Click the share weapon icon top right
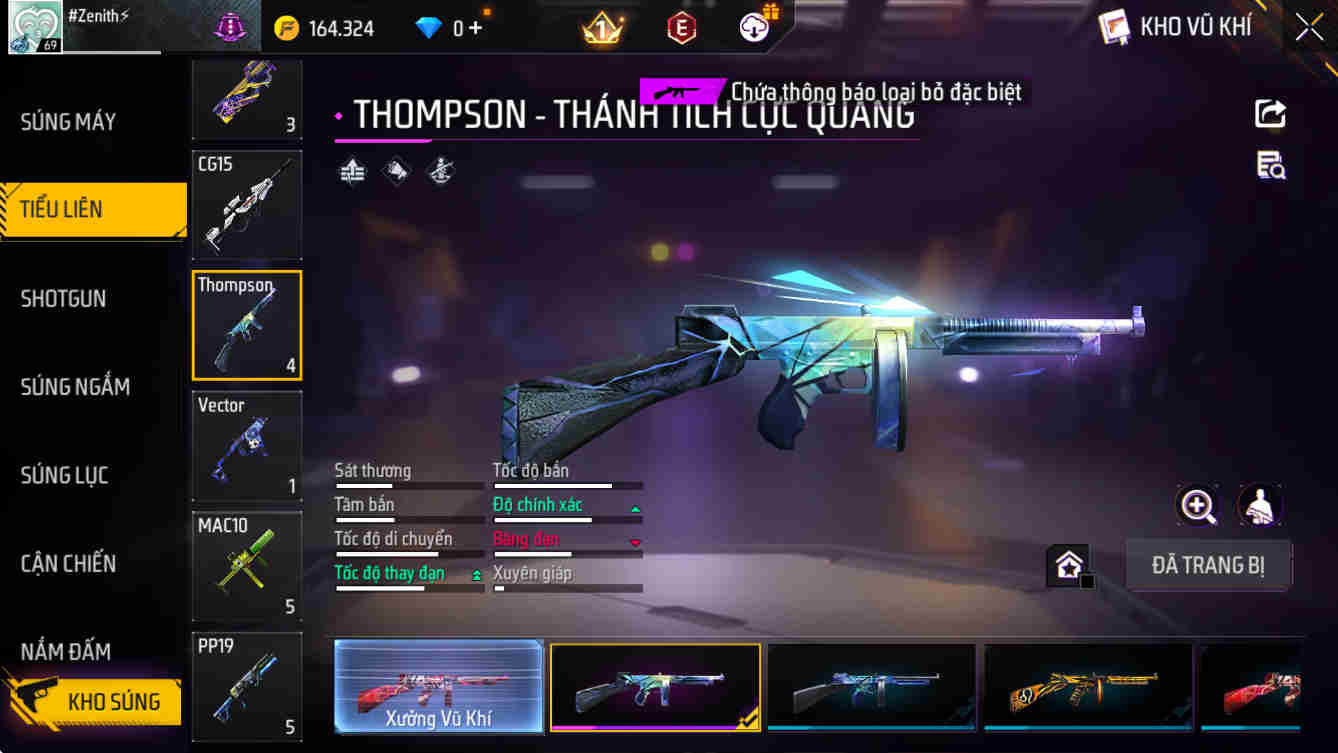1338x753 pixels. click(1270, 113)
